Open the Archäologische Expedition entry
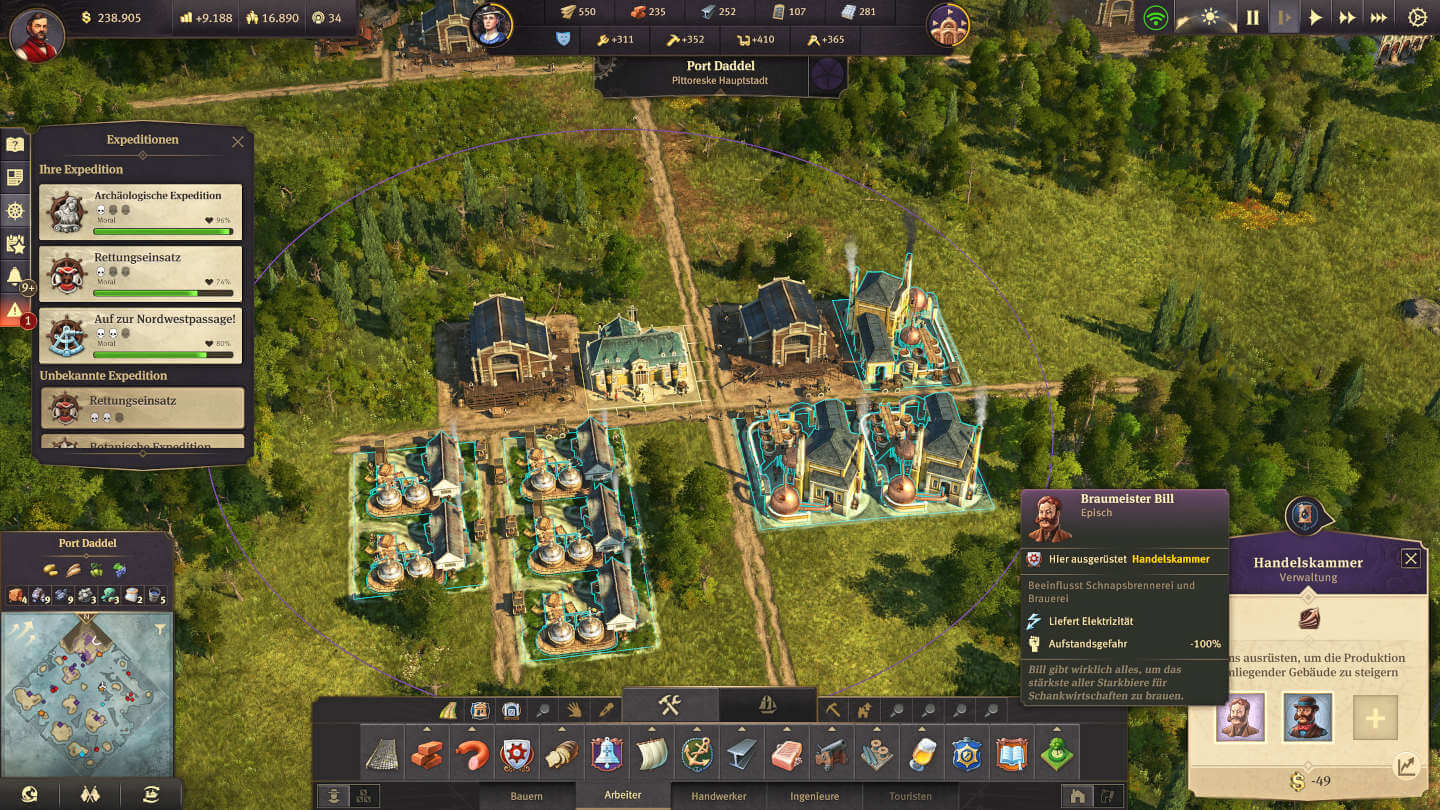Image resolution: width=1440 pixels, height=810 pixels. tap(141, 212)
